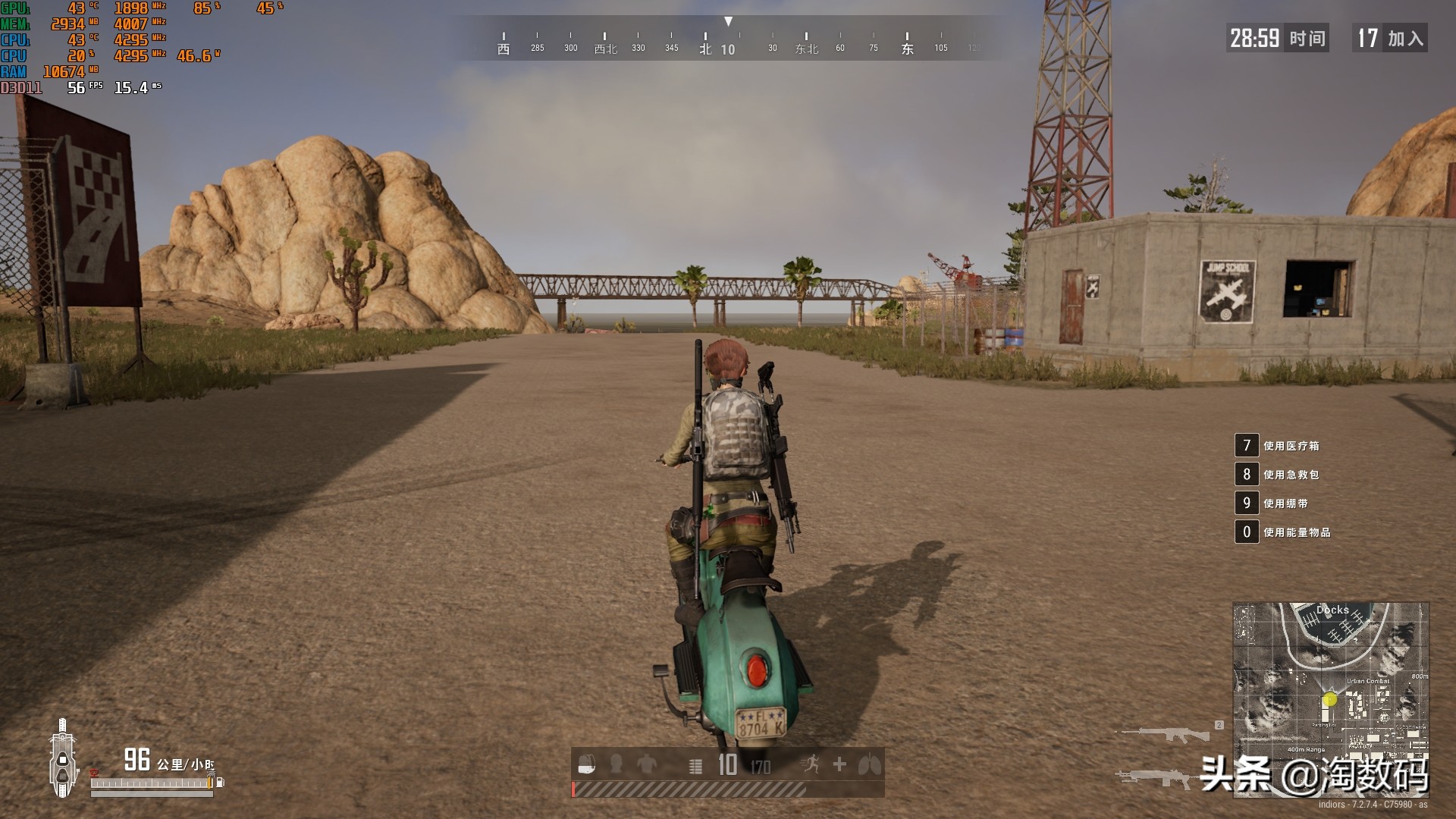
Task: Use the med kit entry (使用医疗箱)
Action: [1291, 446]
